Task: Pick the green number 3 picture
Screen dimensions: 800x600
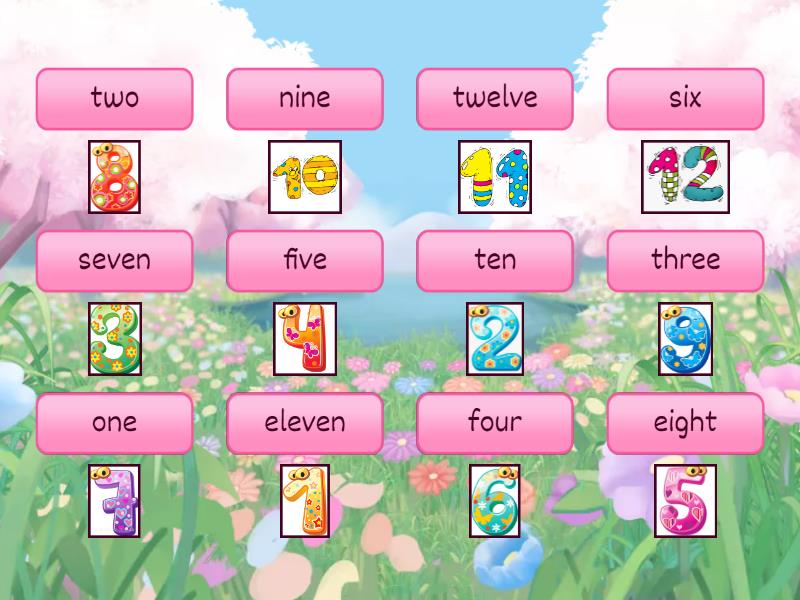Action: pos(114,339)
